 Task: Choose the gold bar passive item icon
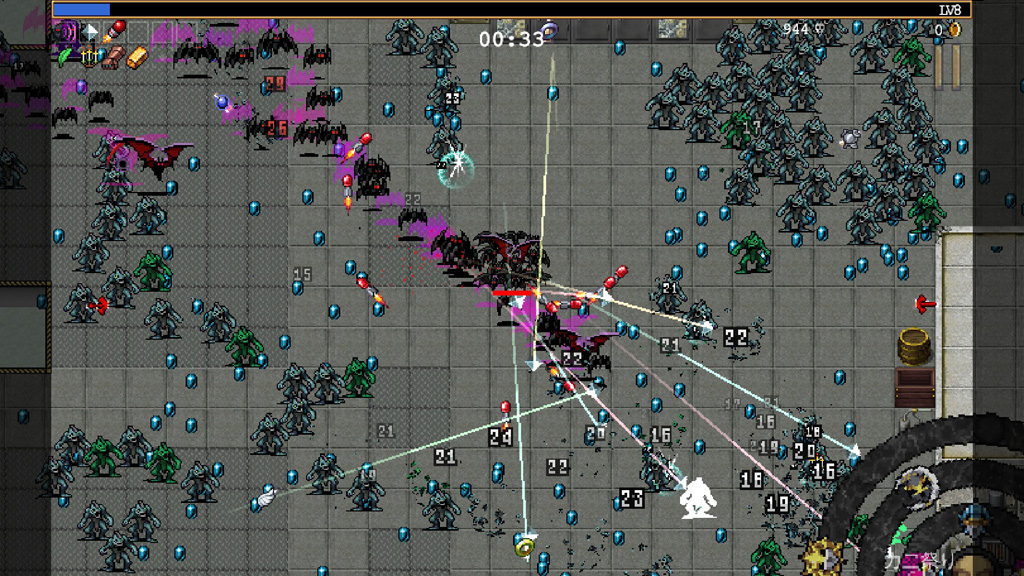tap(137, 57)
